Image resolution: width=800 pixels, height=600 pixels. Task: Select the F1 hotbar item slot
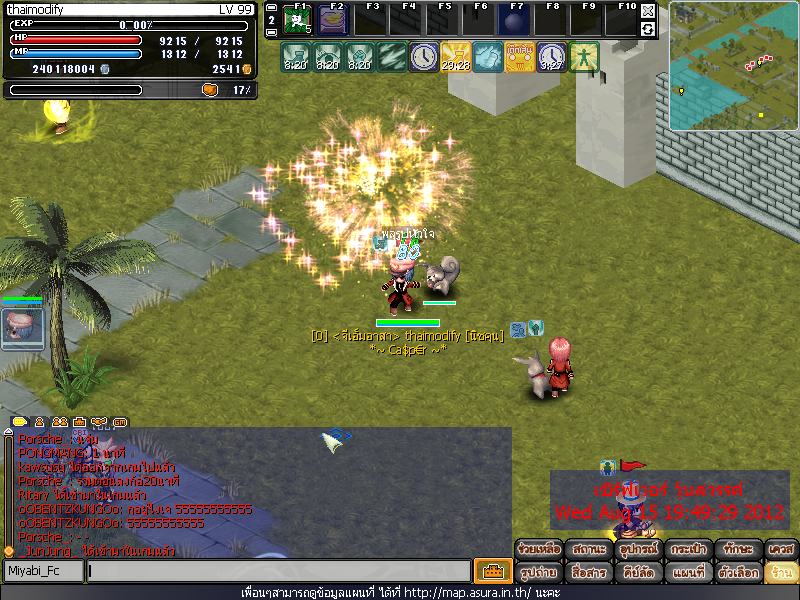(298, 20)
